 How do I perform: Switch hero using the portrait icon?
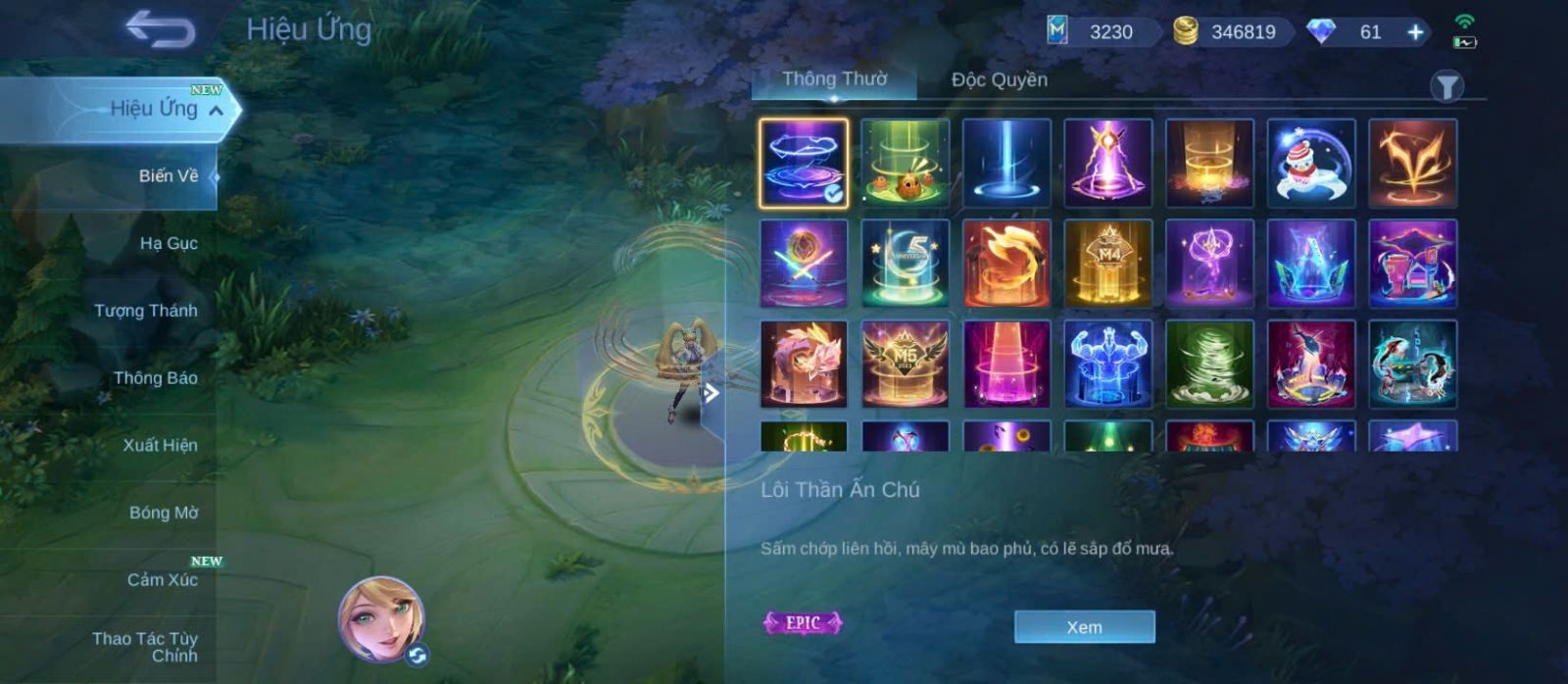pos(381,619)
